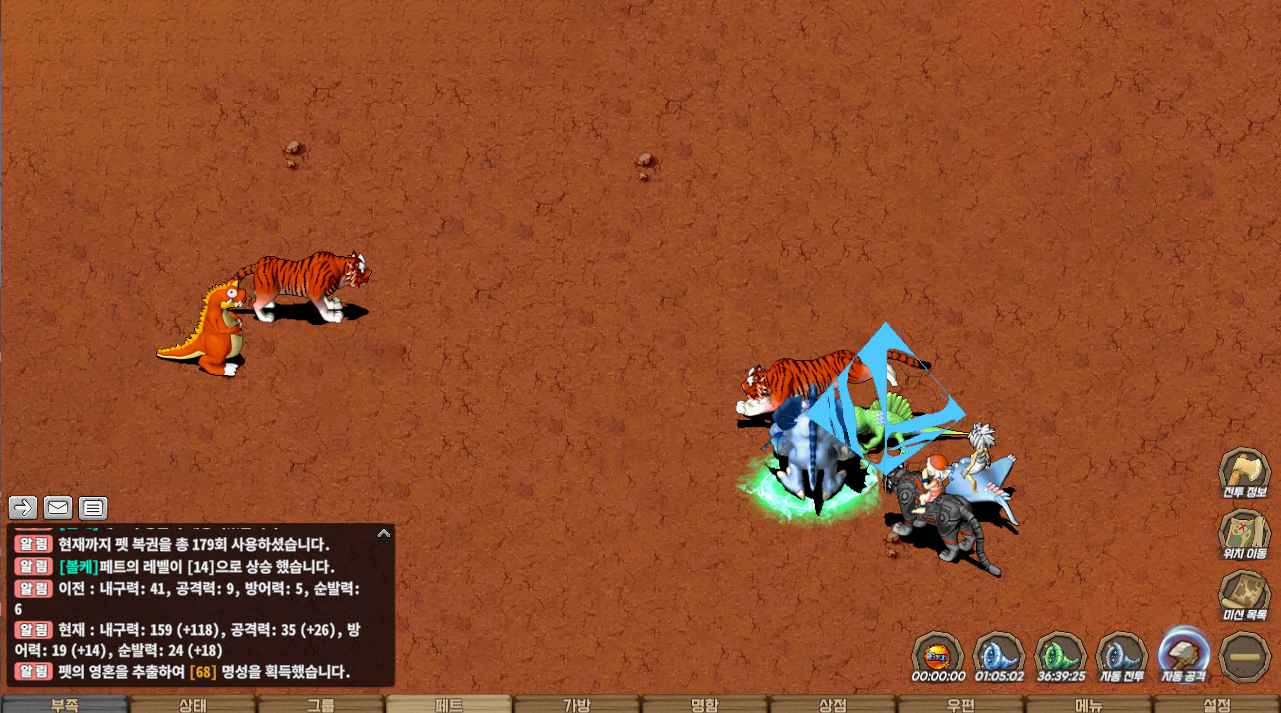Click the arrow button above chat log
The width and height of the screenshot is (1281, 713).
pos(23,507)
